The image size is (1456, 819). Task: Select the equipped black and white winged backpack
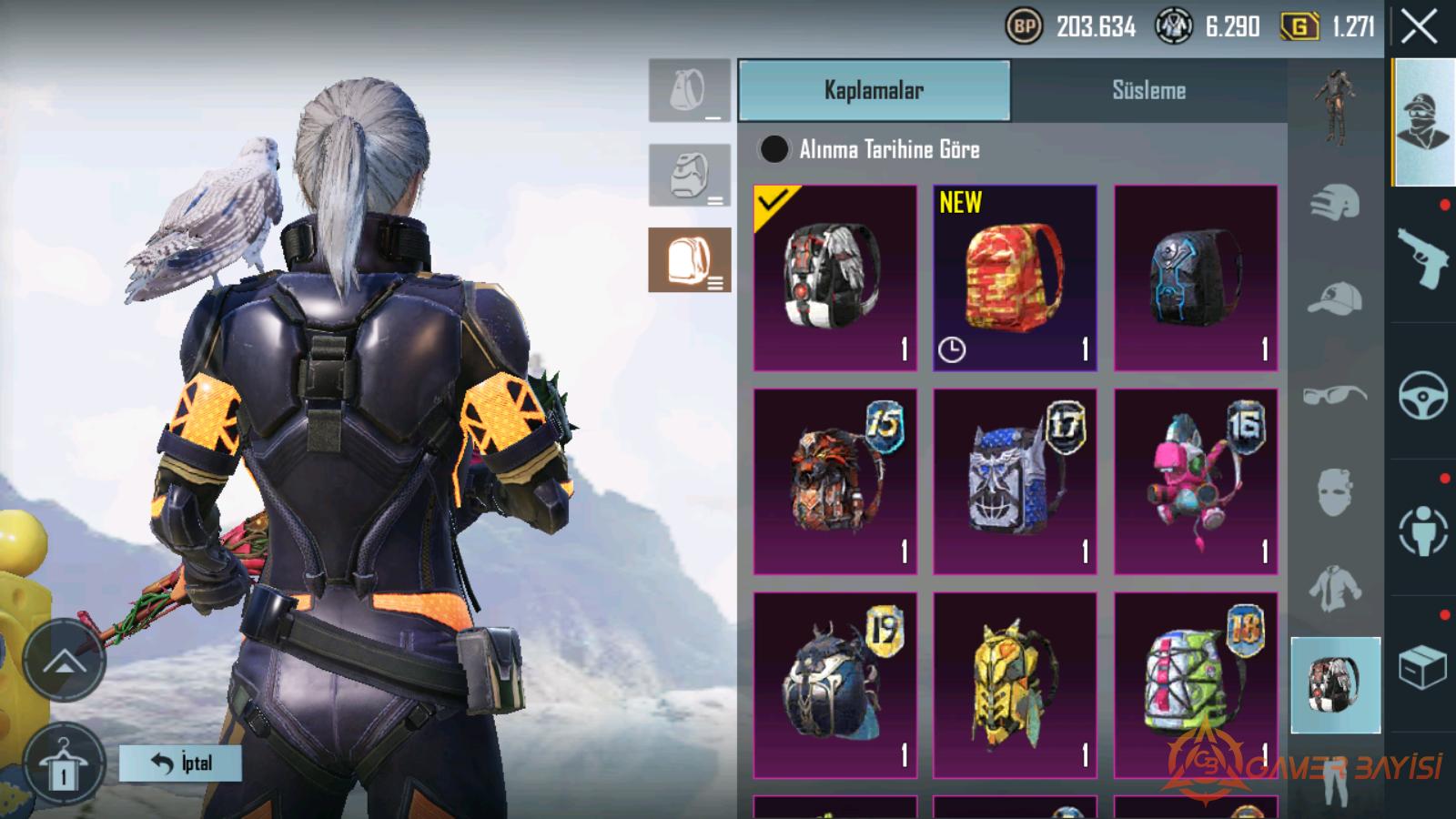pyautogui.click(x=834, y=278)
